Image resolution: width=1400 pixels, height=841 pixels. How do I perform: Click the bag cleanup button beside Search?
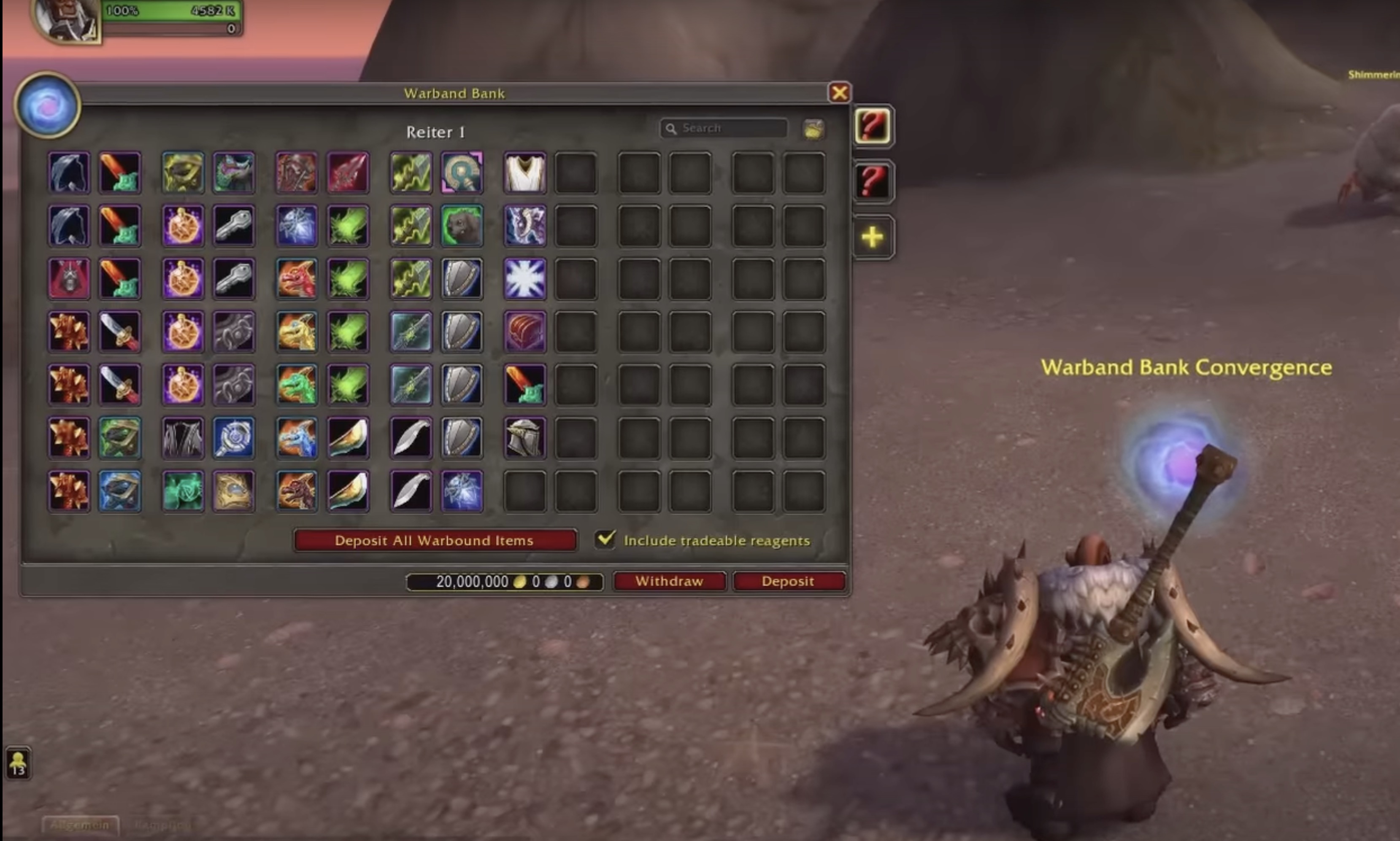(814, 129)
